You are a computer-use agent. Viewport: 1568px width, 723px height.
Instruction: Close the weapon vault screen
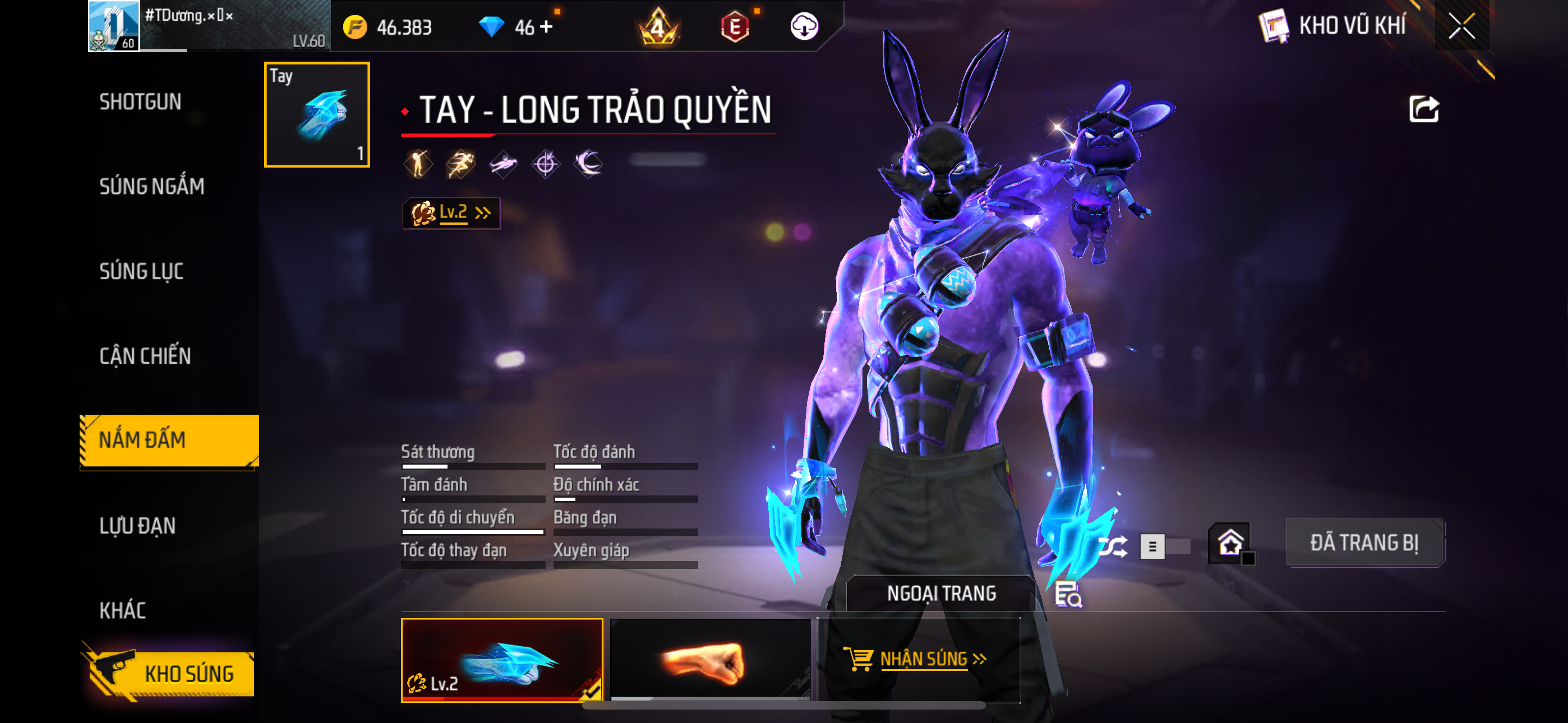click(1461, 26)
